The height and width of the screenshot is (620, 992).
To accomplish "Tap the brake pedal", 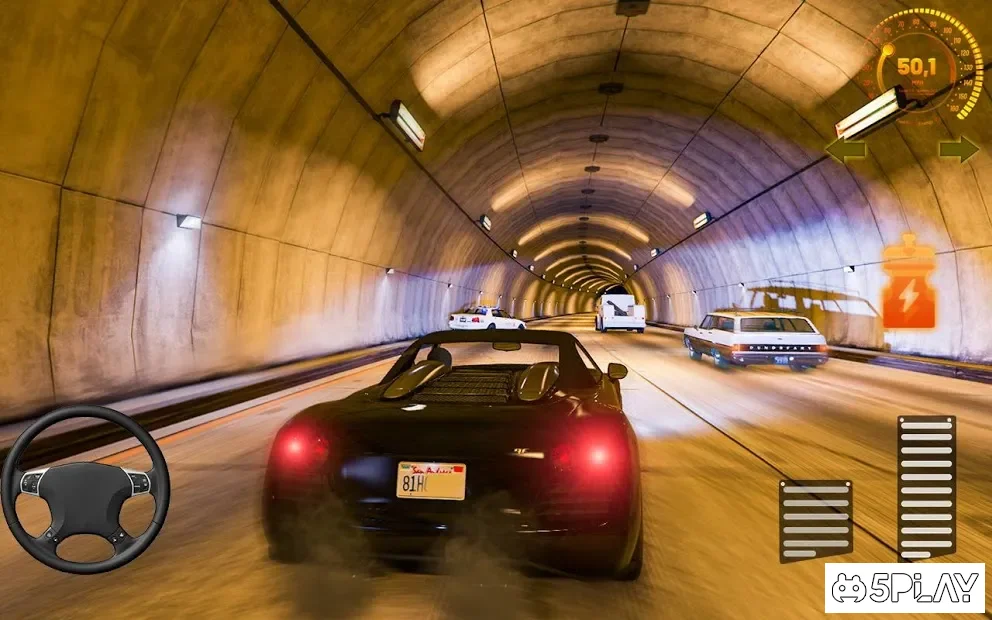I will coord(815,520).
